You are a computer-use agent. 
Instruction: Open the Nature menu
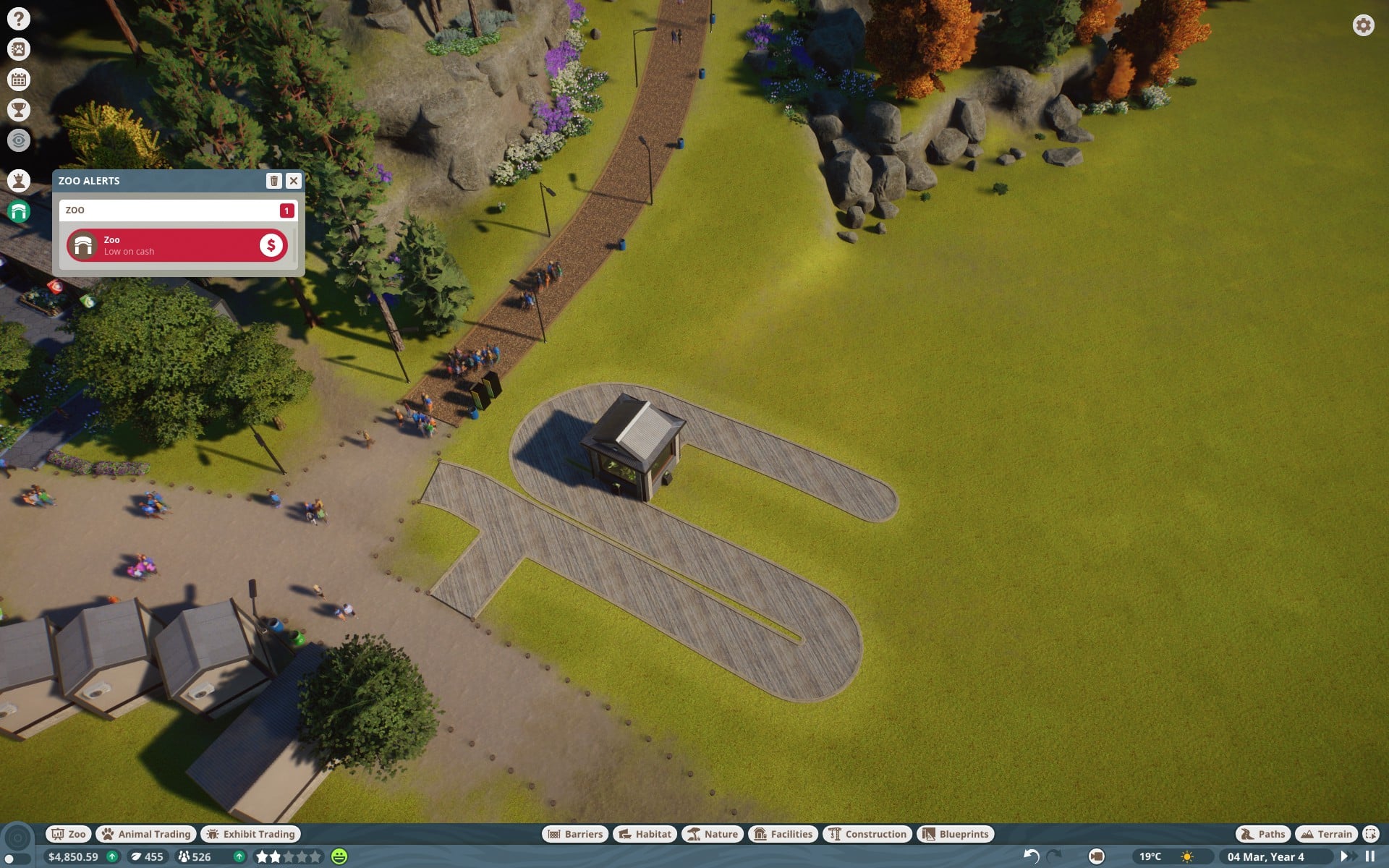click(713, 834)
